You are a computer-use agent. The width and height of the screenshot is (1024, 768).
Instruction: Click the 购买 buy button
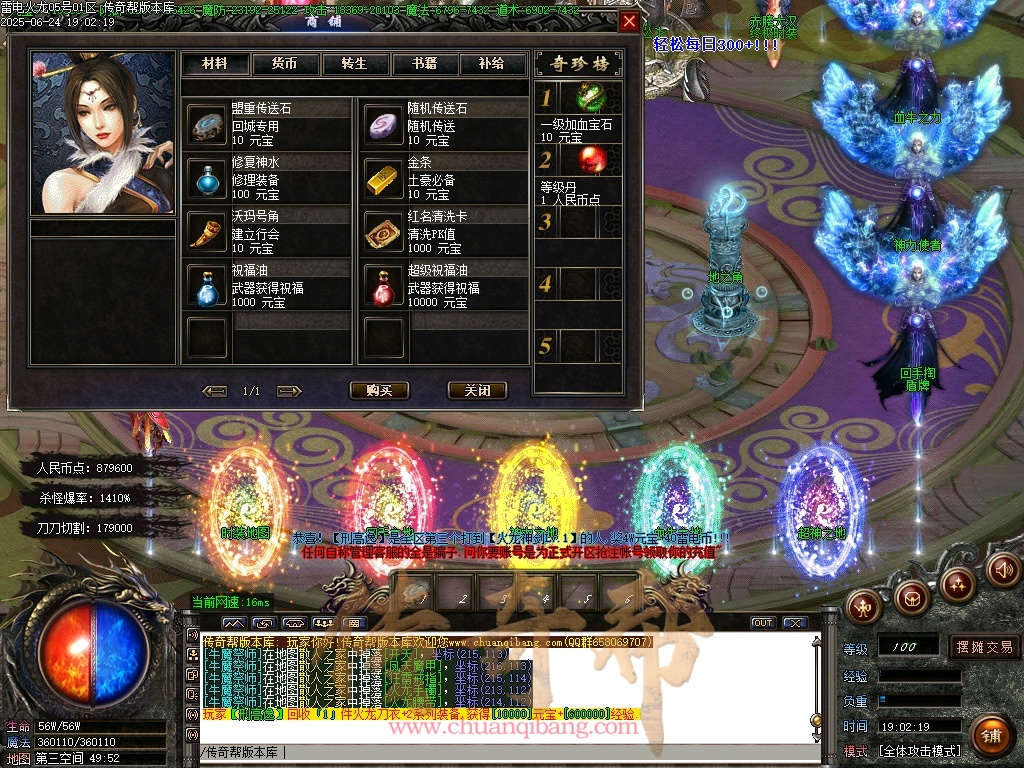(379, 390)
